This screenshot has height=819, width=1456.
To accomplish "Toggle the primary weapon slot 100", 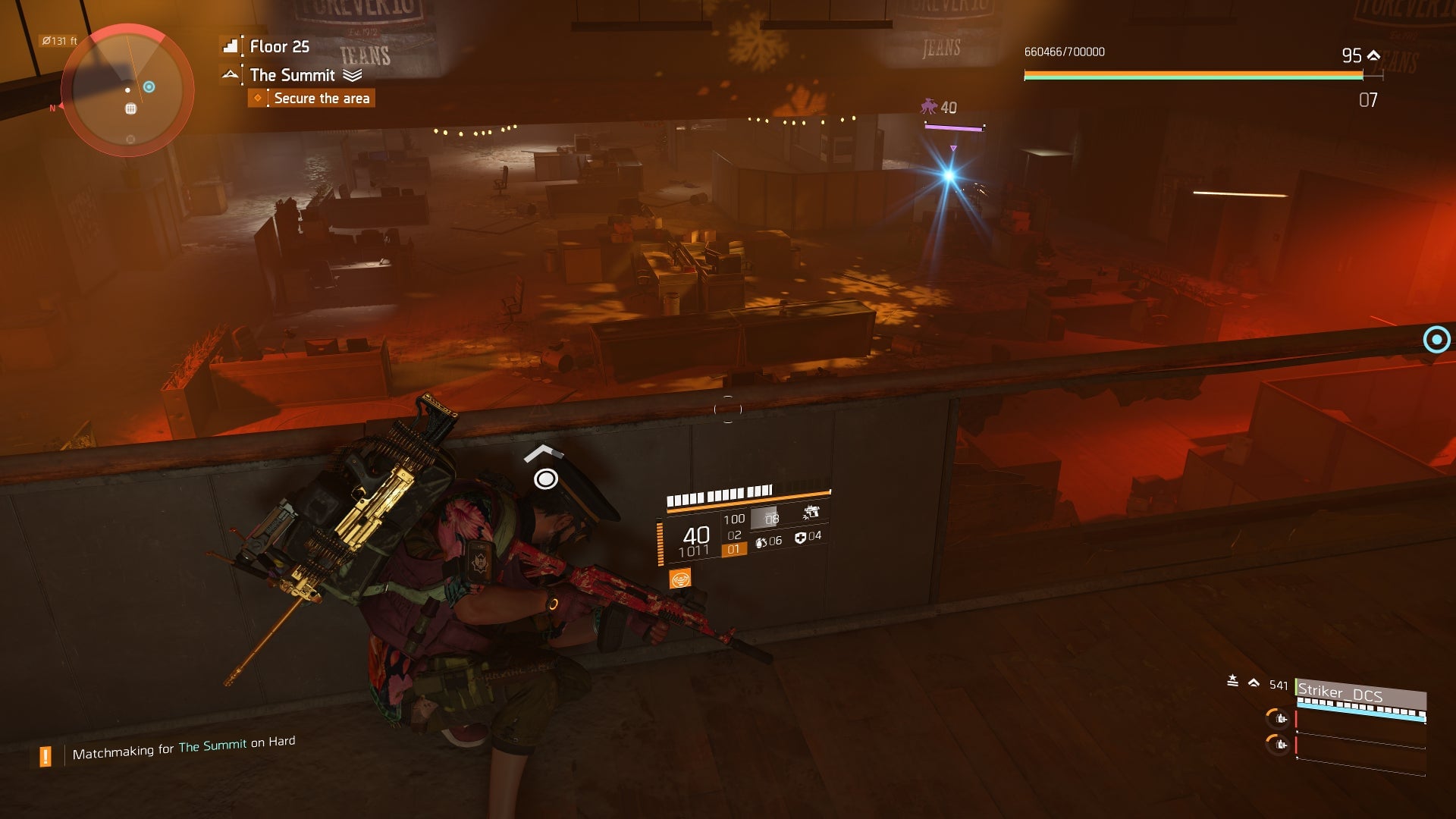I will tap(734, 519).
